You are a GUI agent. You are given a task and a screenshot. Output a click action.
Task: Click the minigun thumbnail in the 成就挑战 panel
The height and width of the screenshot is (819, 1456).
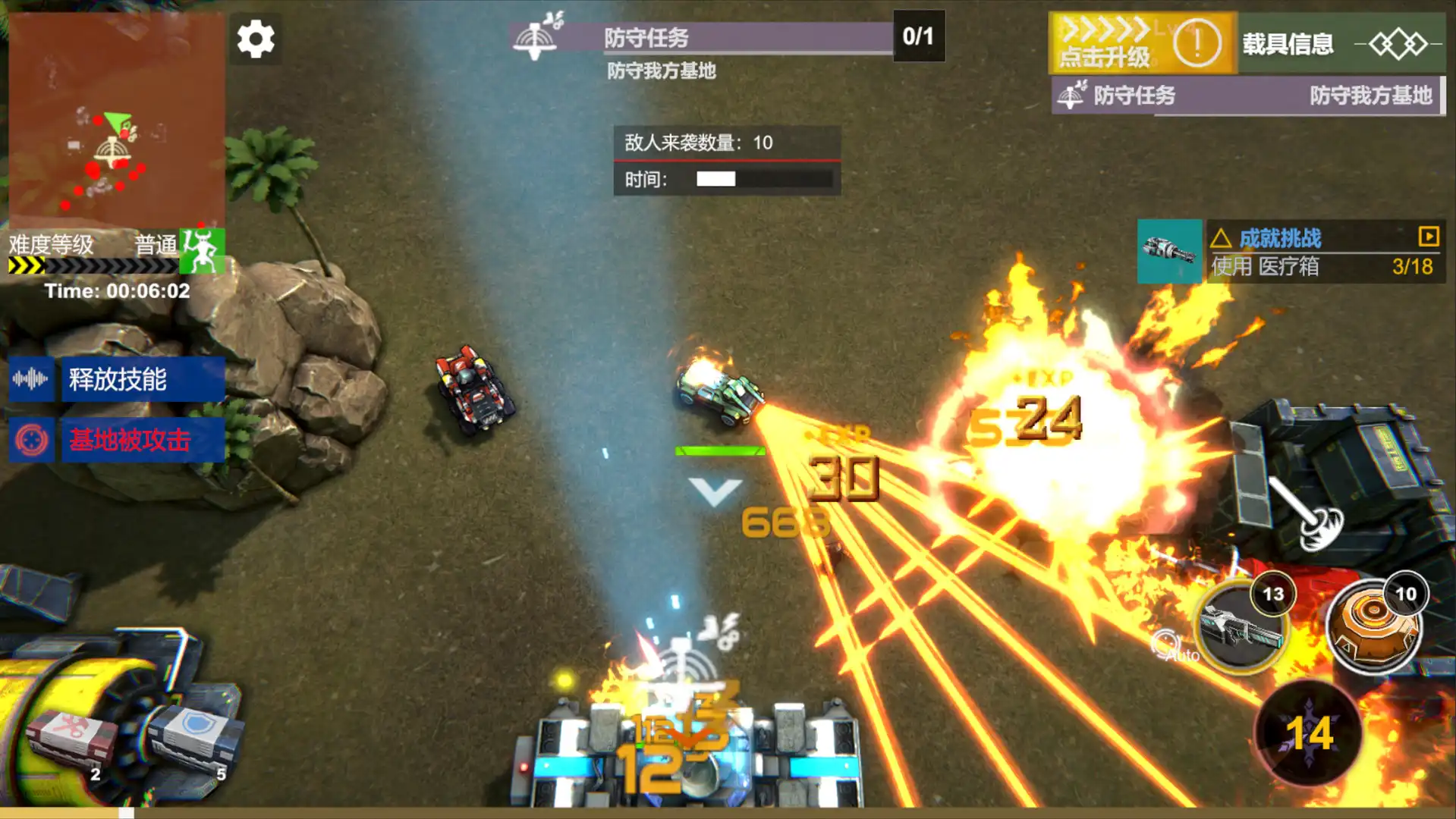click(1169, 251)
